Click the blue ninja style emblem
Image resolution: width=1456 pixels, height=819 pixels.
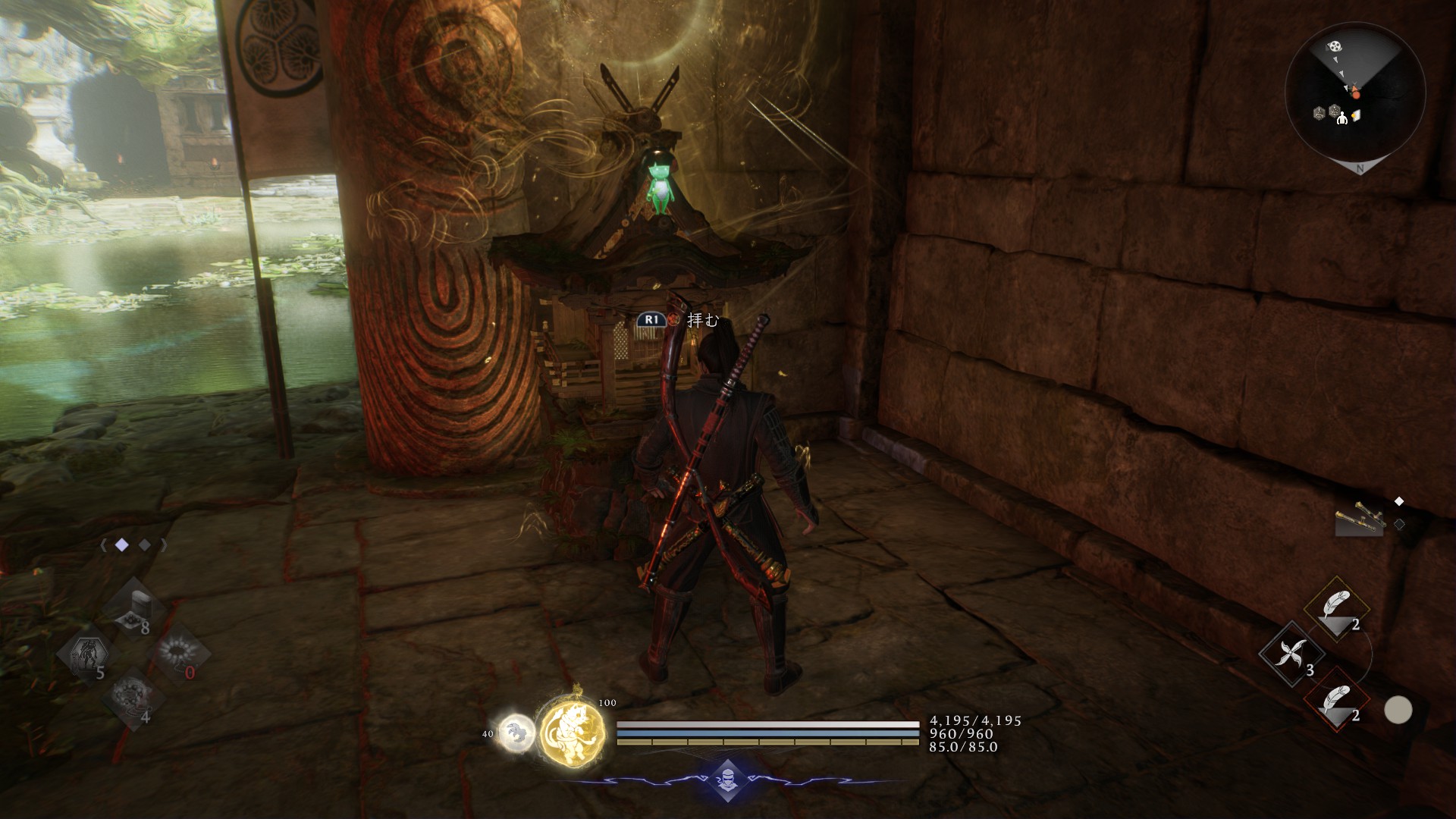click(726, 780)
